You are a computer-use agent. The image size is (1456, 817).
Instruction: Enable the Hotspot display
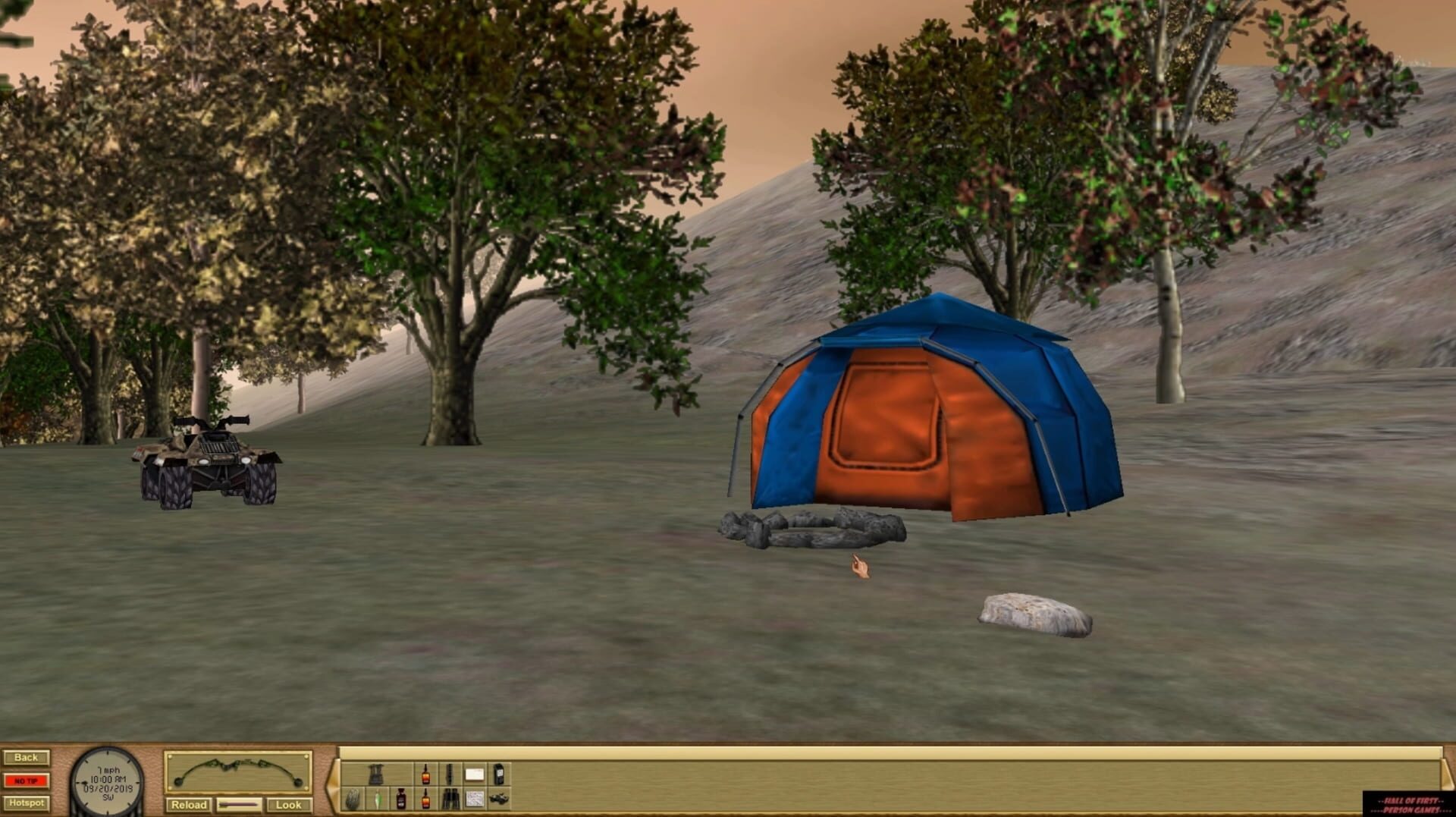click(x=27, y=802)
